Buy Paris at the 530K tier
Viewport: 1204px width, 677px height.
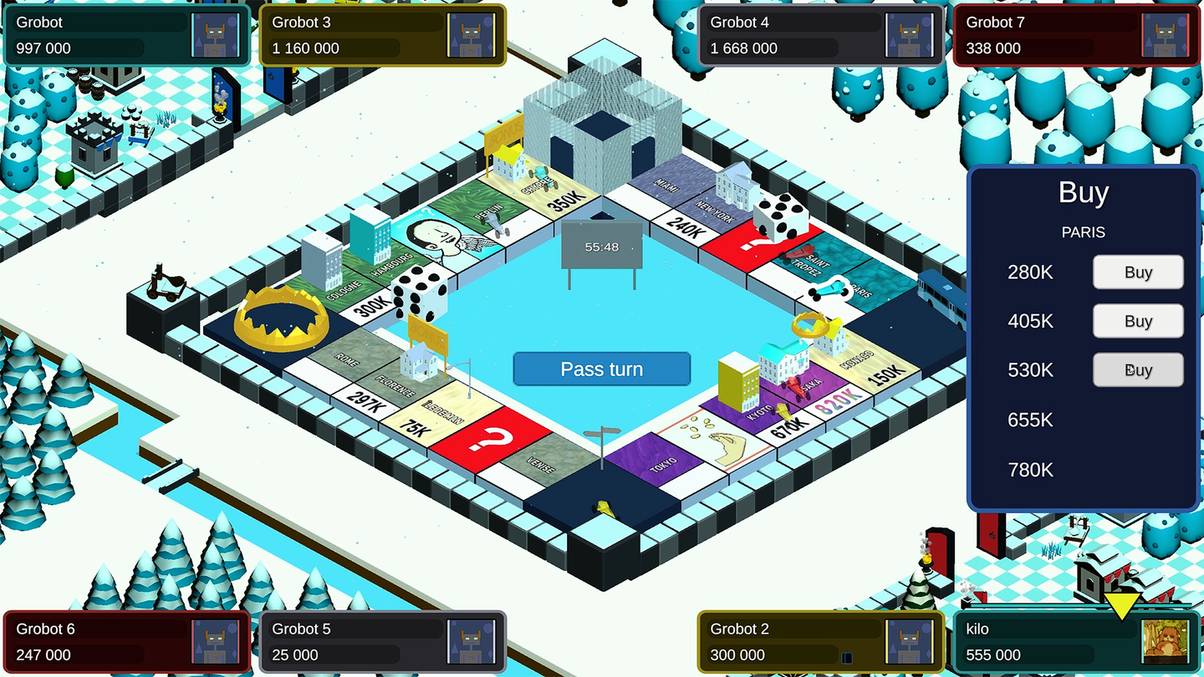pyautogui.click(x=1138, y=370)
